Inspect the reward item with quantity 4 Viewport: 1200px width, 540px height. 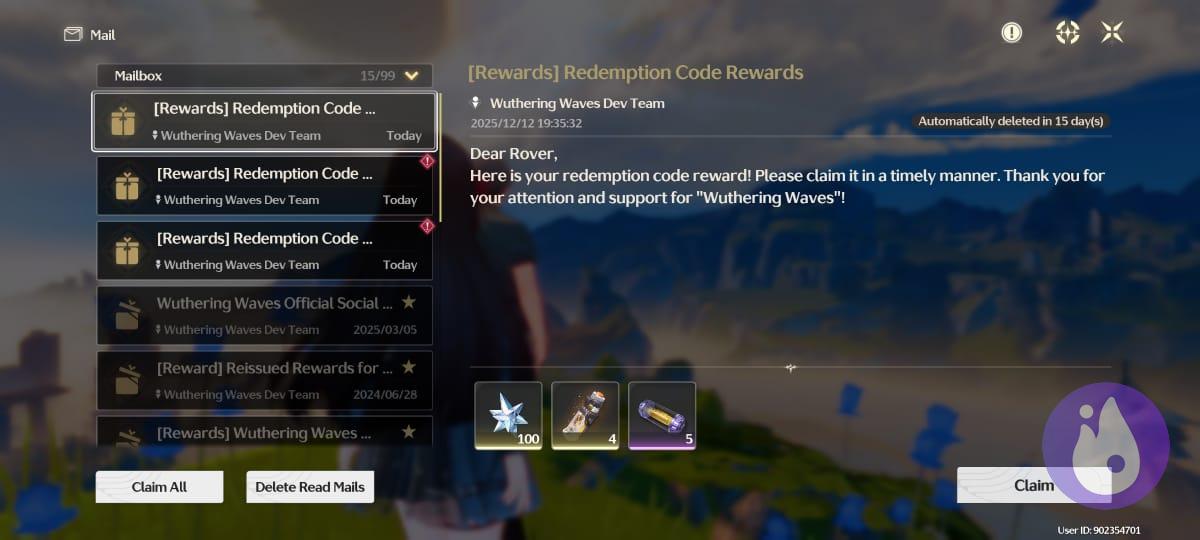585,415
